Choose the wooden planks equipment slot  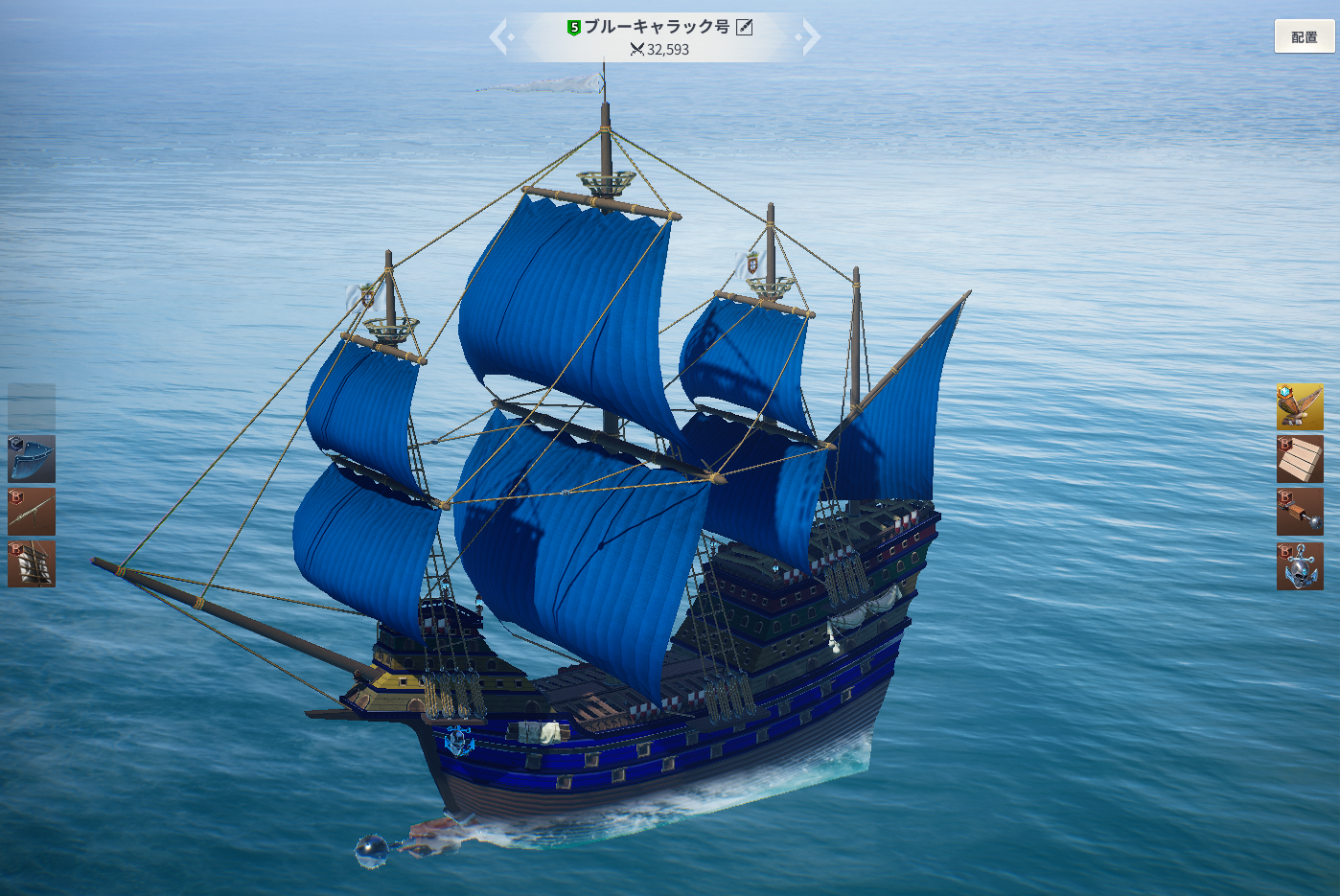1300,459
